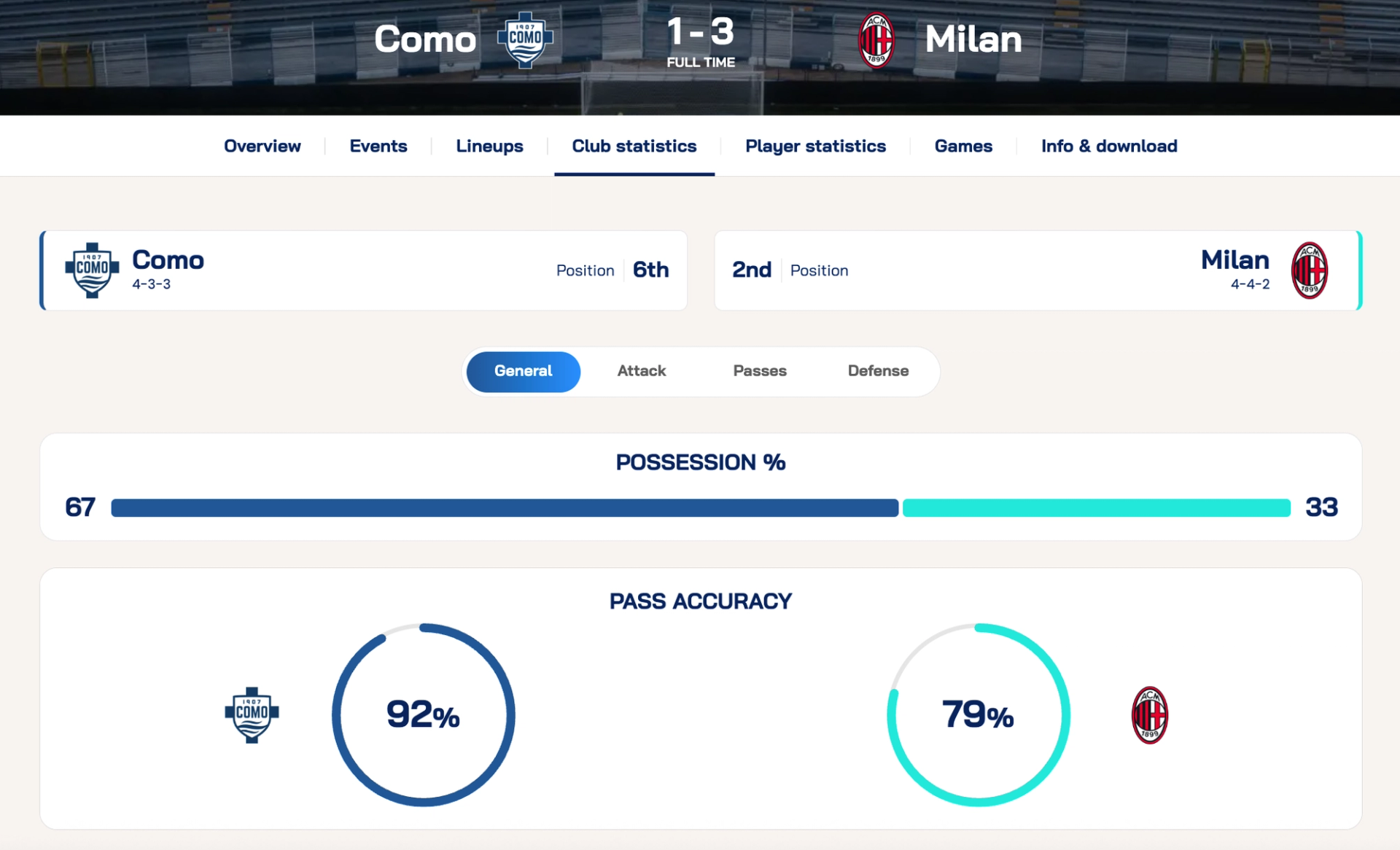
Task: Select the Passes statistics segment
Action: (760, 371)
